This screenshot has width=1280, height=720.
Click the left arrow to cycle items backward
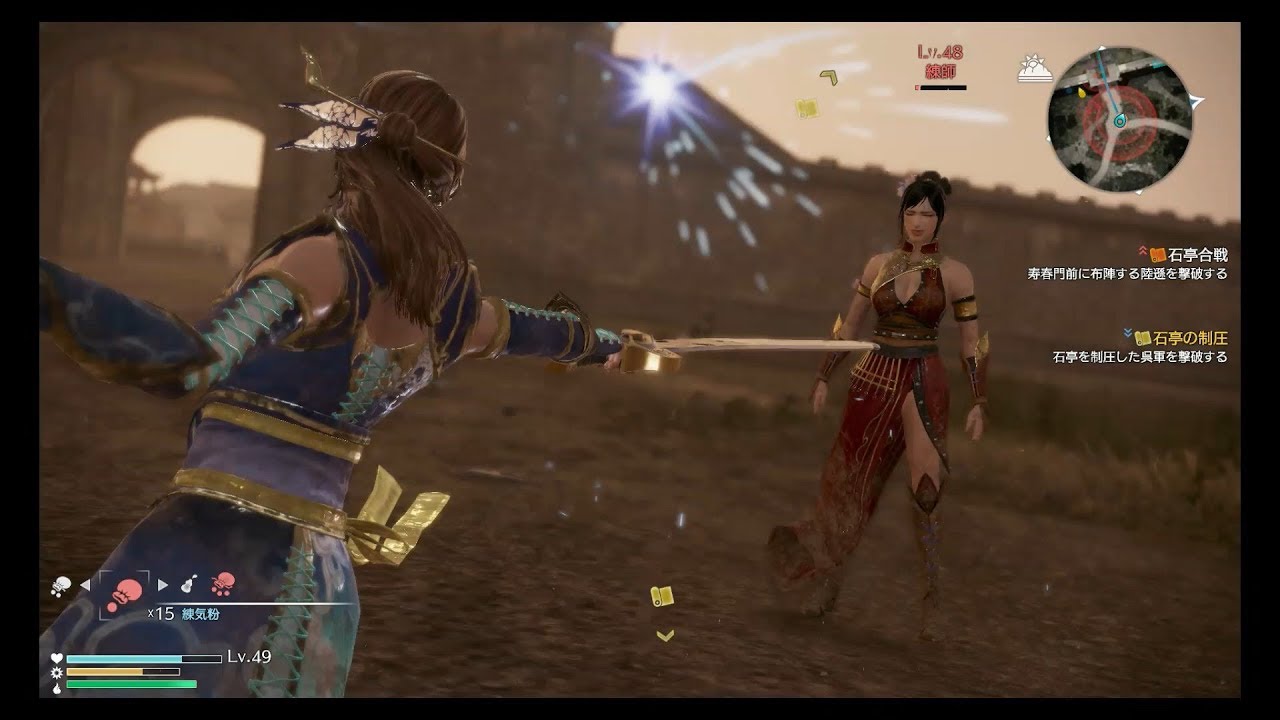click(x=86, y=585)
